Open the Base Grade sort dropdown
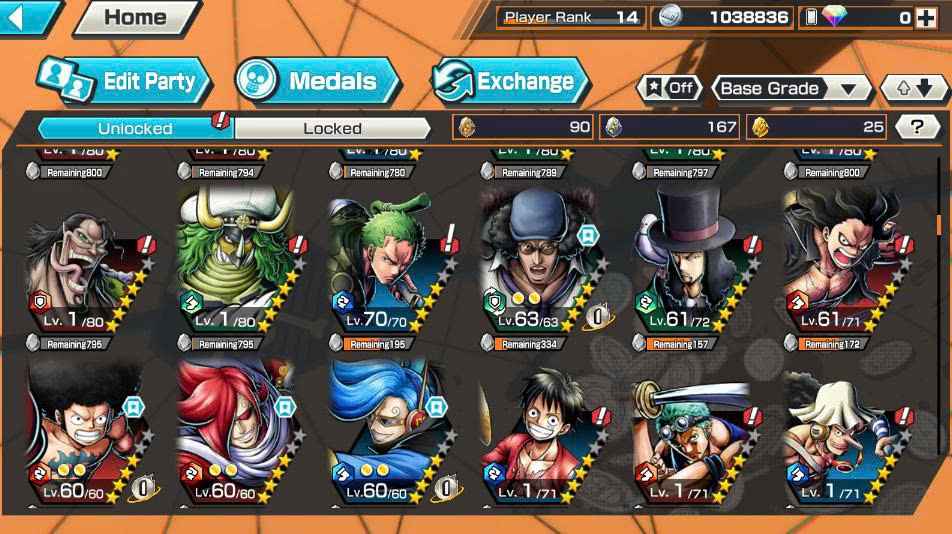This screenshot has width=952, height=534. coord(791,88)
